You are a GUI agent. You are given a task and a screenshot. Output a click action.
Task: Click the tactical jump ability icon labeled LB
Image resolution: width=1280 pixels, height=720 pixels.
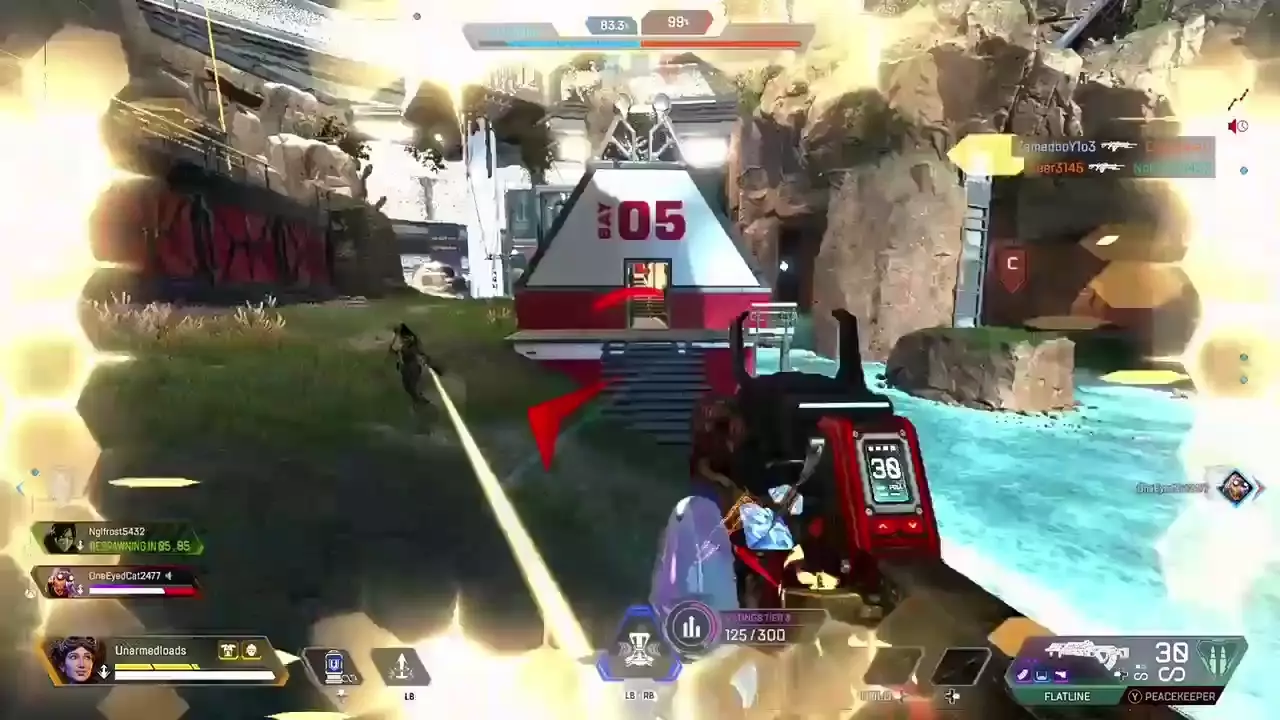click(x=403, y=666)
